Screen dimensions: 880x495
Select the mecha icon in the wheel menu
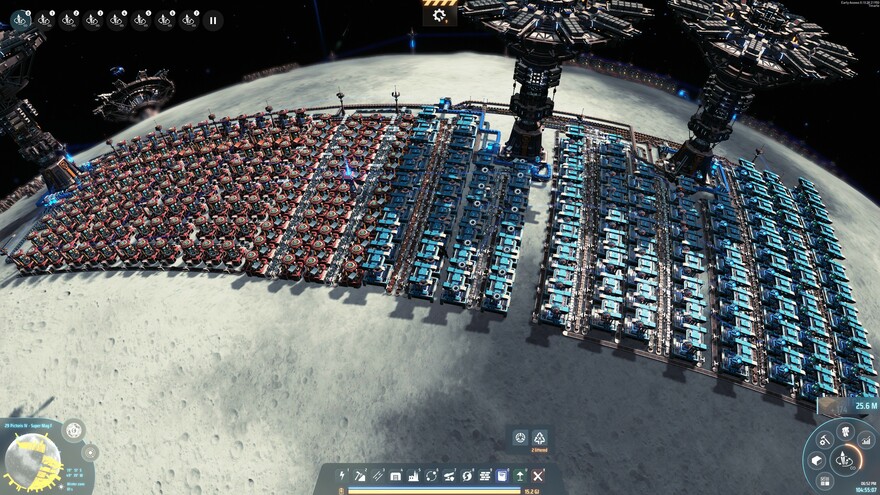(845, 434)
